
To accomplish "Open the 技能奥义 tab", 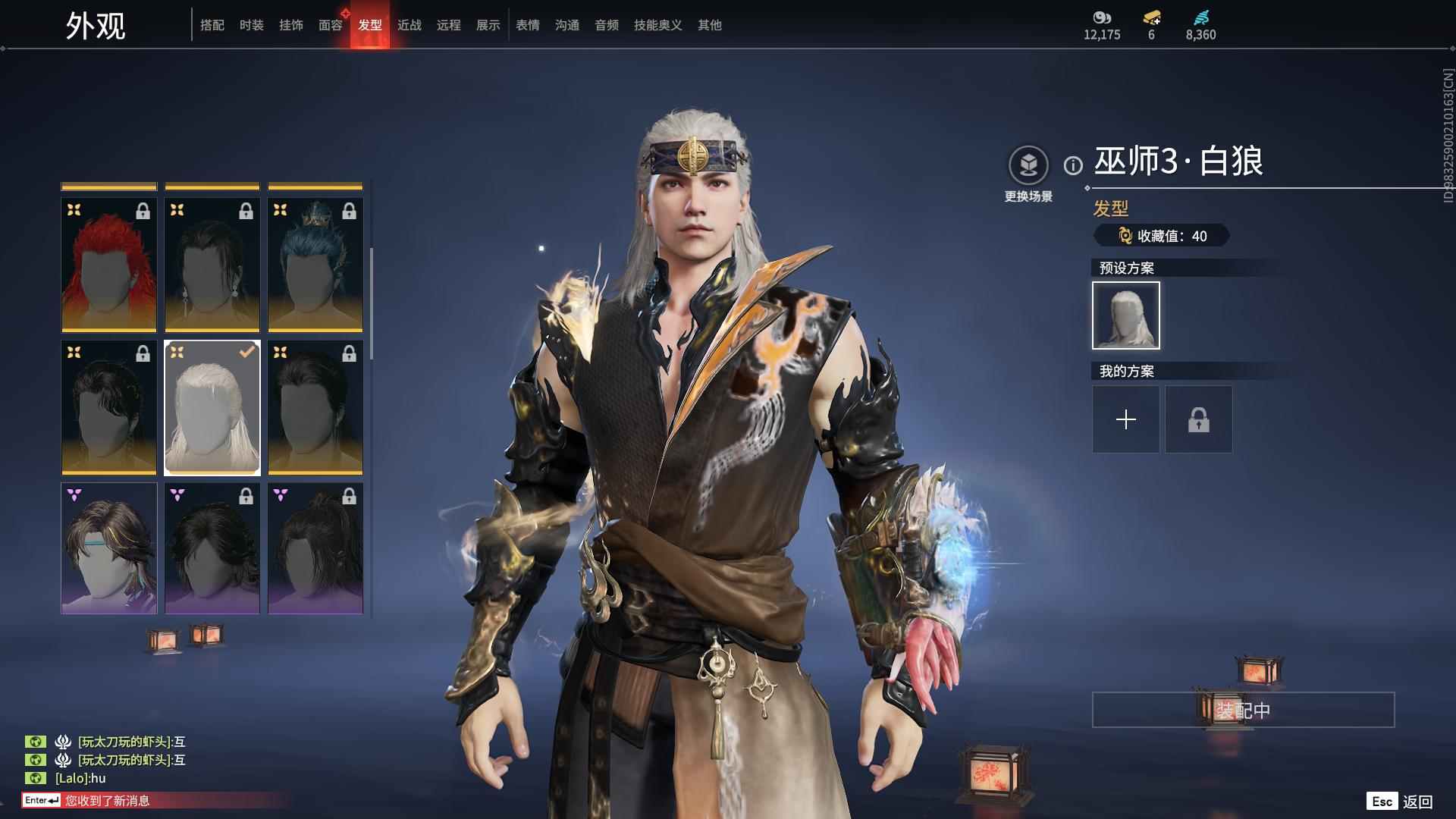I will point(658,25).
